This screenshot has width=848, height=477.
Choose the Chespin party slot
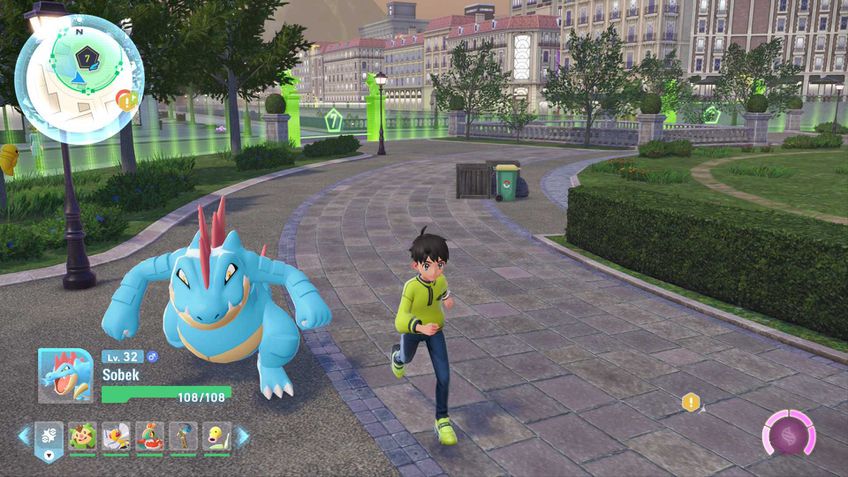point(83,436)
